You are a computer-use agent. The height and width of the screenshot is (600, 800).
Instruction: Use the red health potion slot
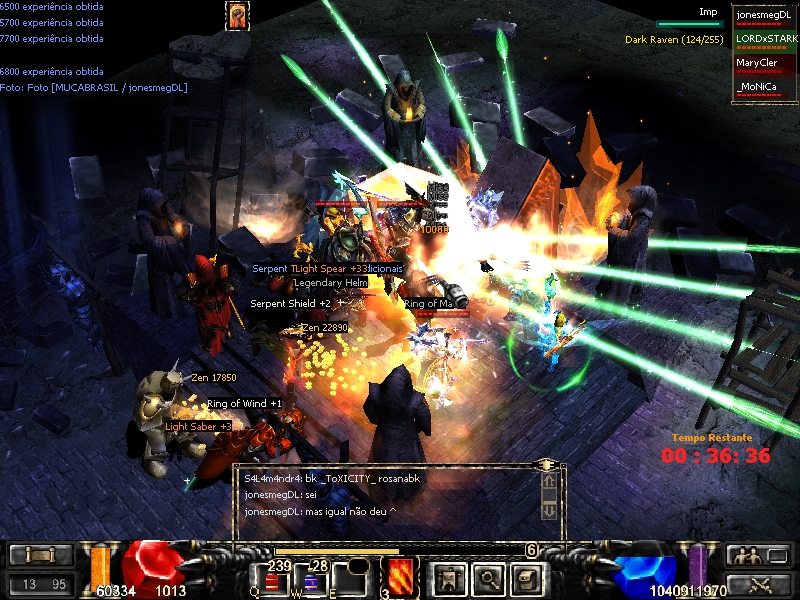[x=272, y=581]
